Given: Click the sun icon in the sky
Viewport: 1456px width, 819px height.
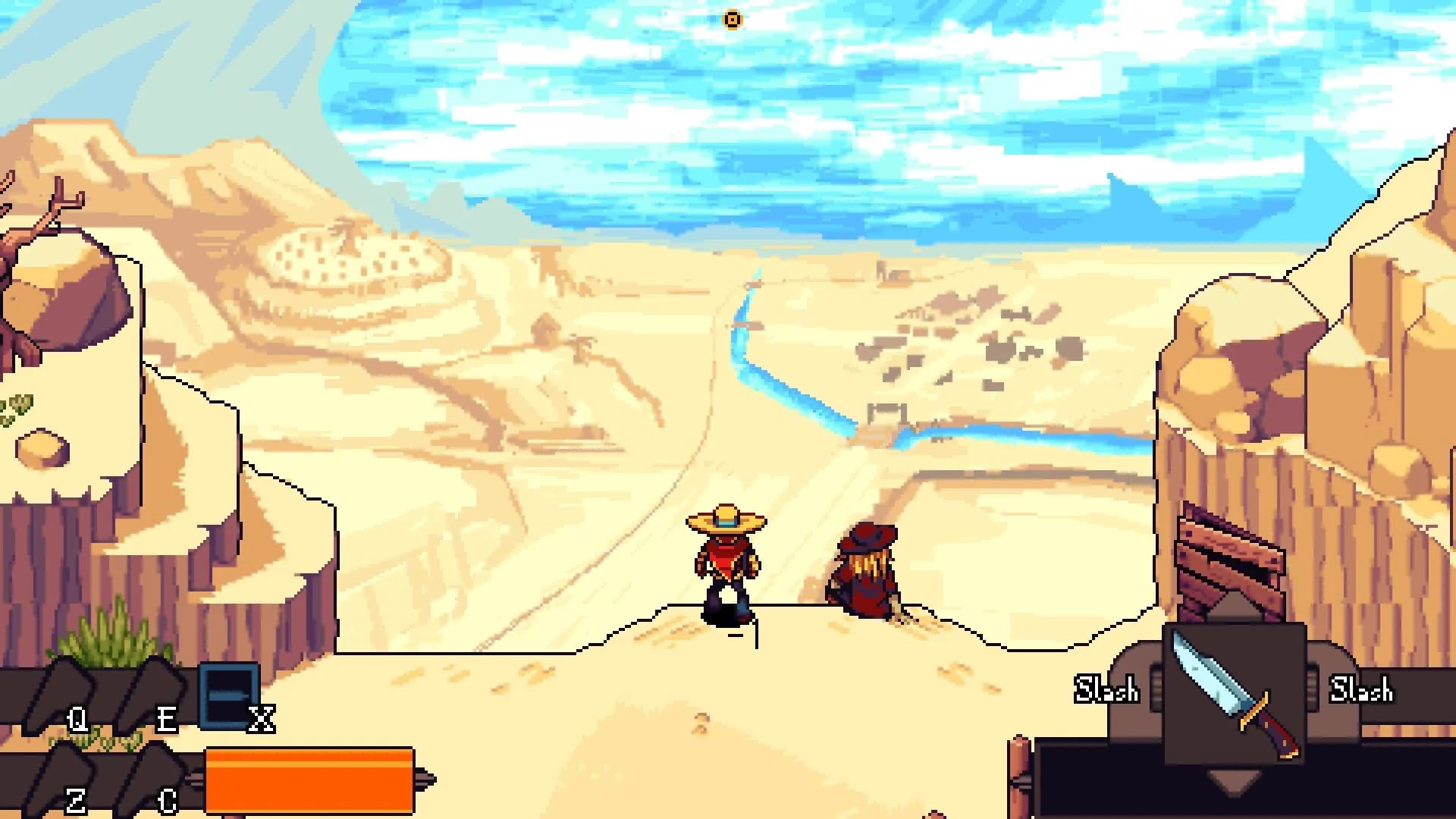Looking at the screenshot, I should point(732,18).
